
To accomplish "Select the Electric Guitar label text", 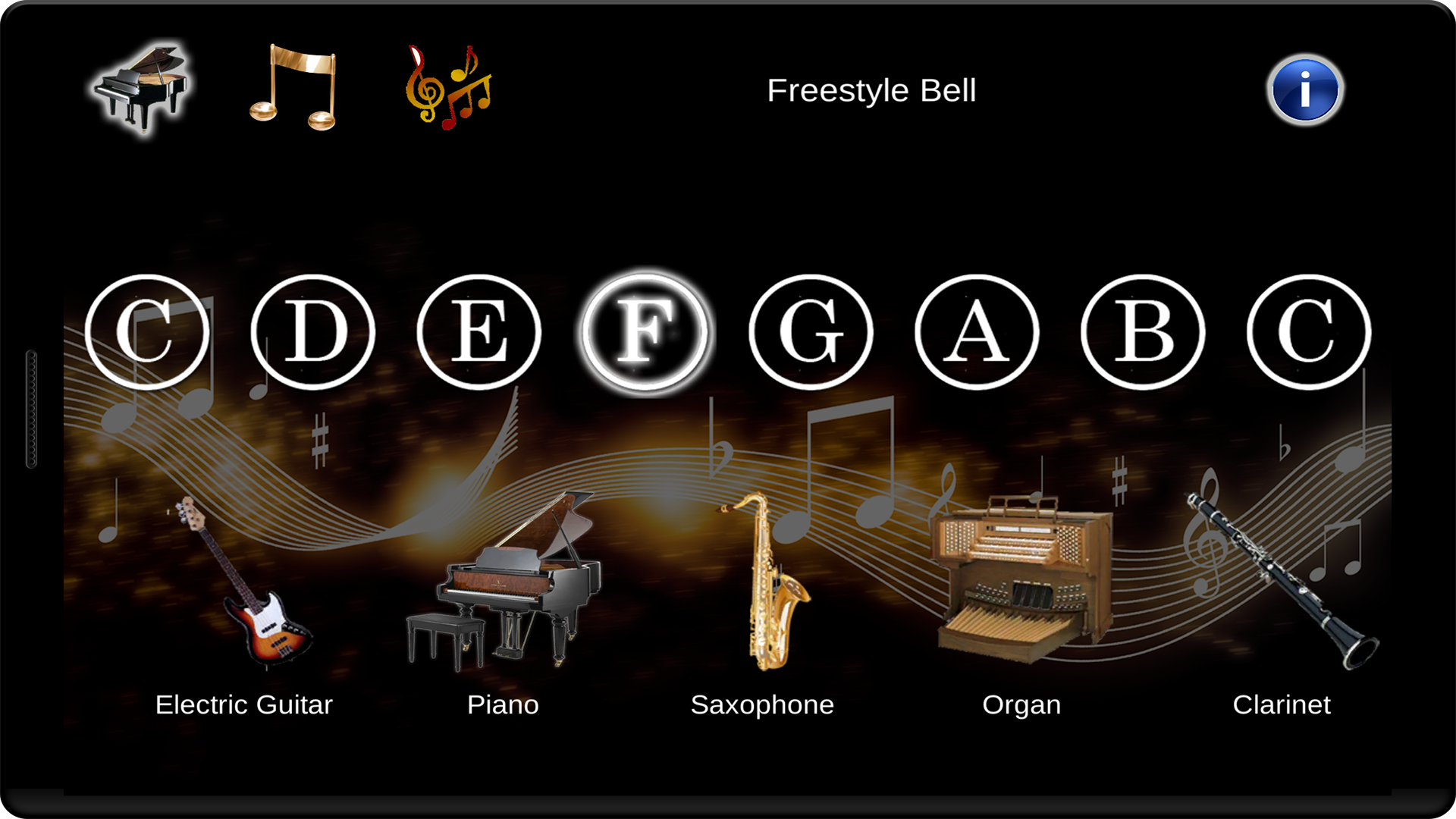I will coord(243,705).
